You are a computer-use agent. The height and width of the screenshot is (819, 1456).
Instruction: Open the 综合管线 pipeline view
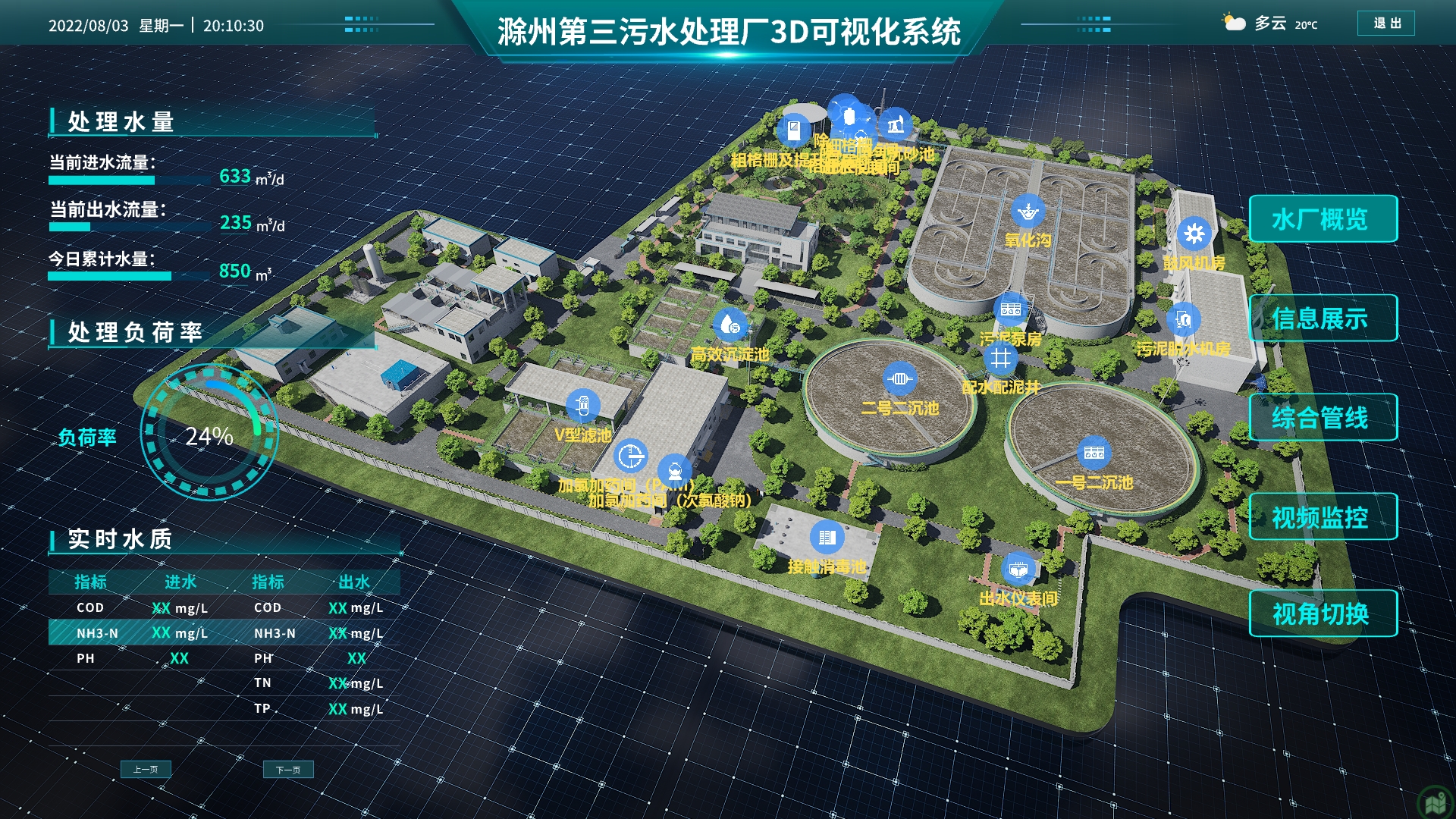(1323, 417)
